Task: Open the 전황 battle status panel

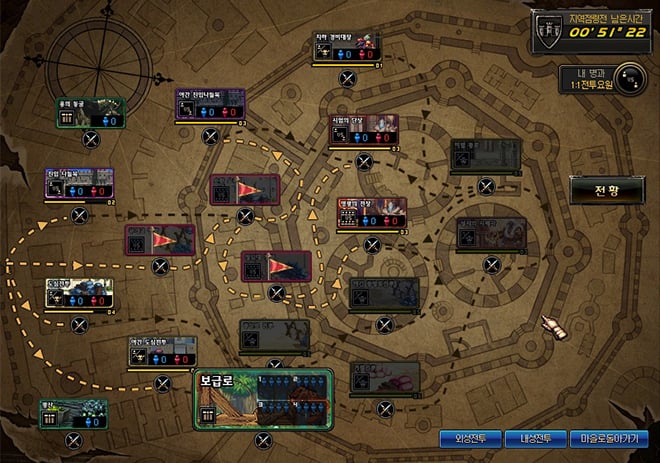Action: coord(607,188)
